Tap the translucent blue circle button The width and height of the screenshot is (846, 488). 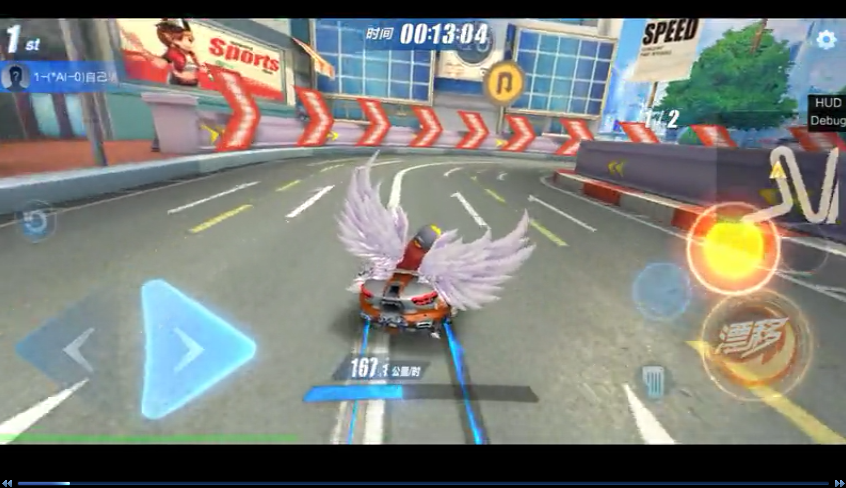[660, 291]
